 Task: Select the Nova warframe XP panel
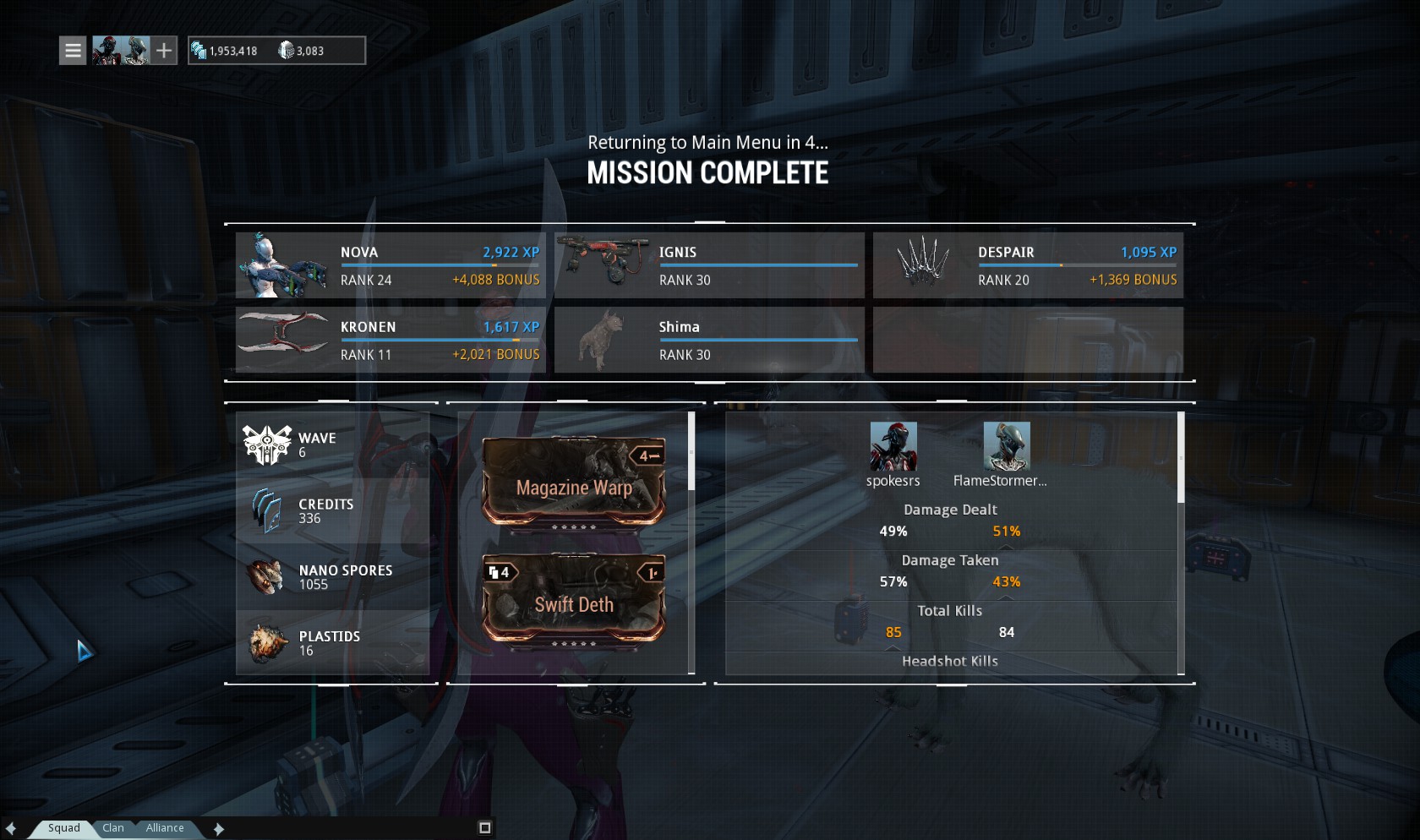point(390,265)
